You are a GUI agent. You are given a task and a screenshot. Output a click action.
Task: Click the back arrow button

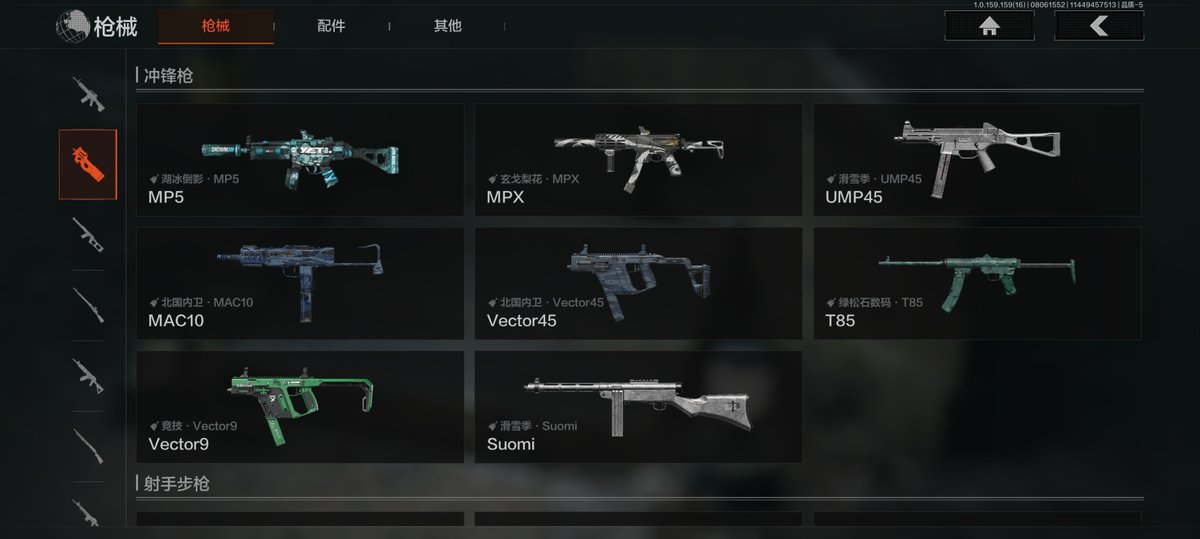coord(1098,26)
